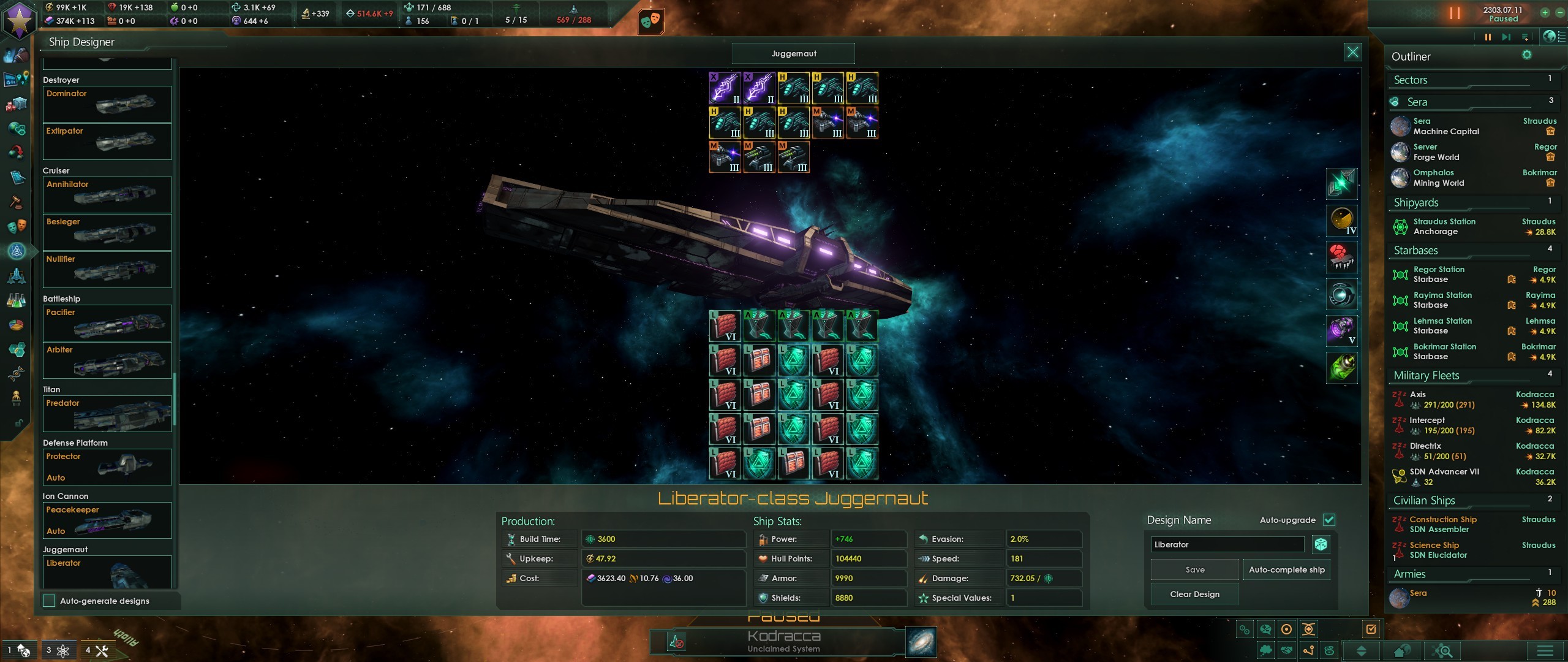Save the ship design
Viewport: 1568px width, 662px height.
[x=1194, y=569]
